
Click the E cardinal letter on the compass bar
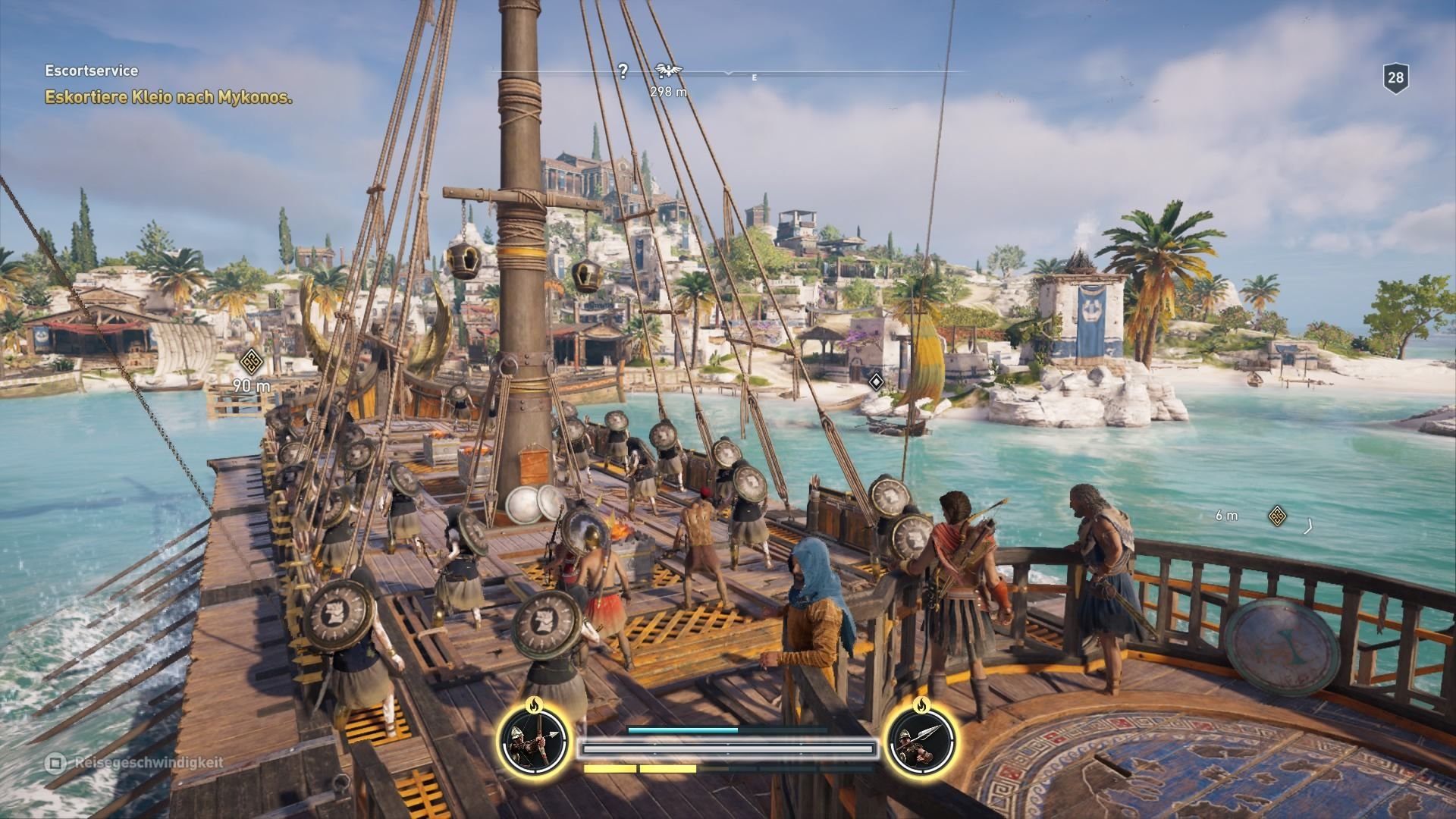click(754, 76)
